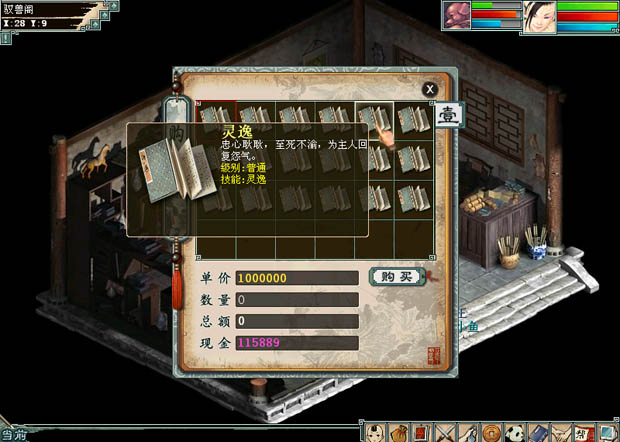Click the crossed swords icon
The width and height of the screenshot is (620, 442).
click(x=446, y=432)
